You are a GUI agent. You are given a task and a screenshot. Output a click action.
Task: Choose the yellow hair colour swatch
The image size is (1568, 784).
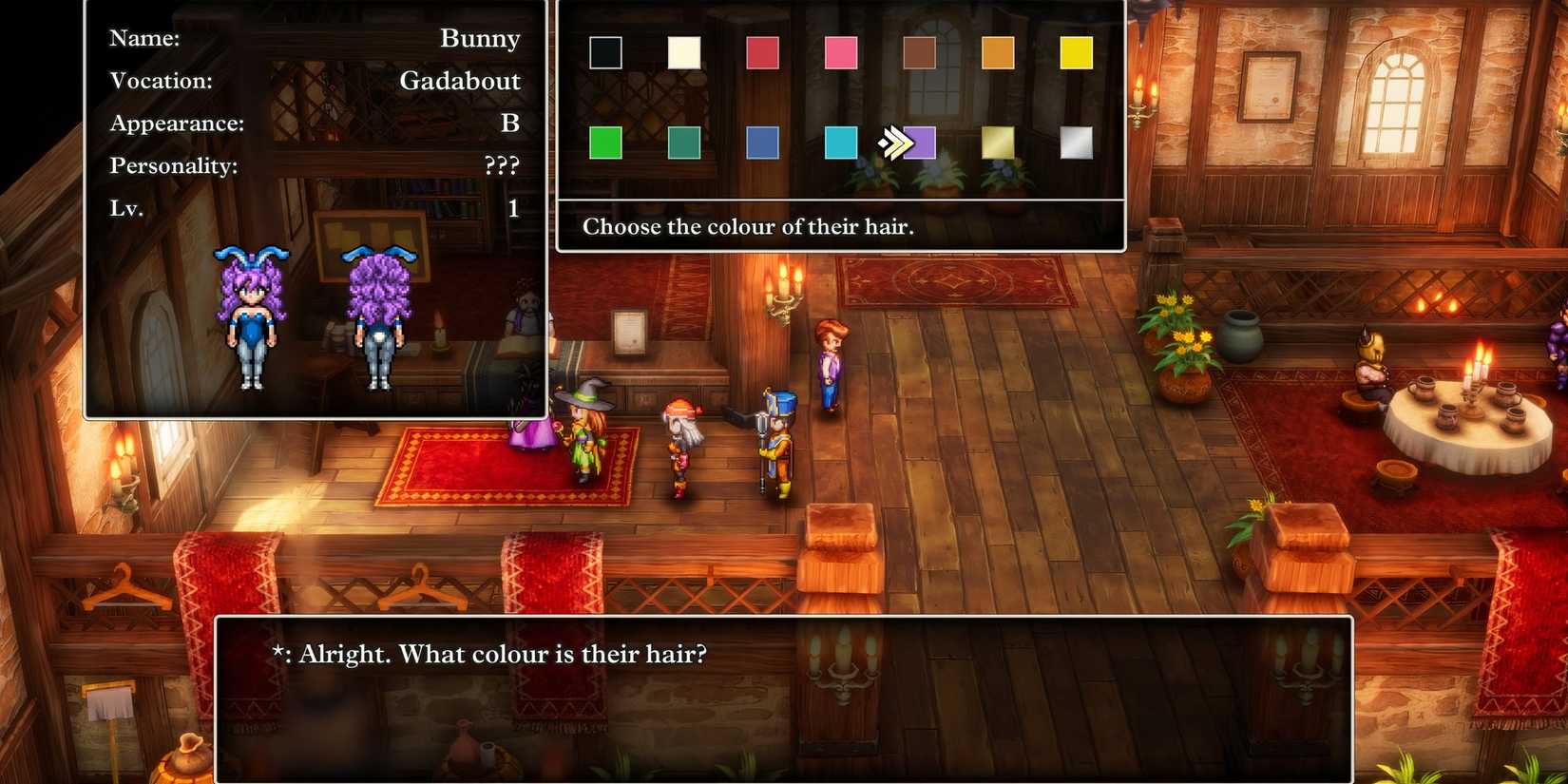click(x=1078, y=55)
